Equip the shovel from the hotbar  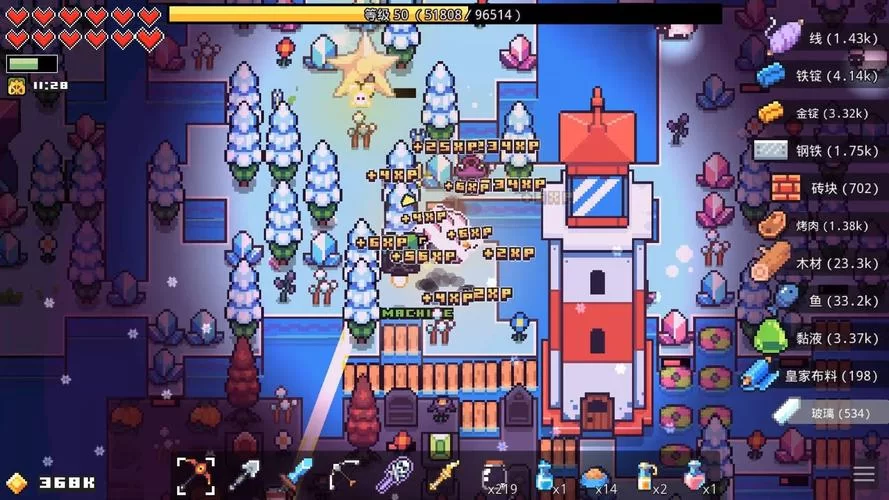246,474
